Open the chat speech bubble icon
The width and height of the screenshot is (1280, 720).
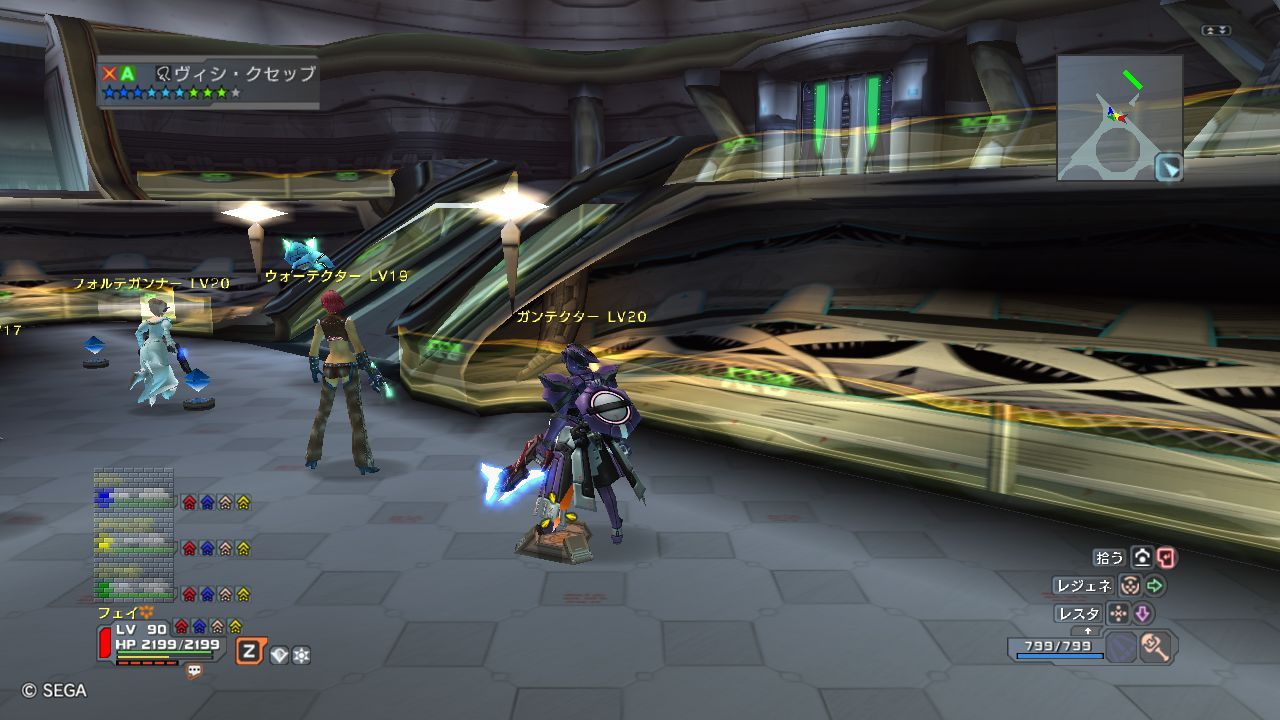(194, 672)
